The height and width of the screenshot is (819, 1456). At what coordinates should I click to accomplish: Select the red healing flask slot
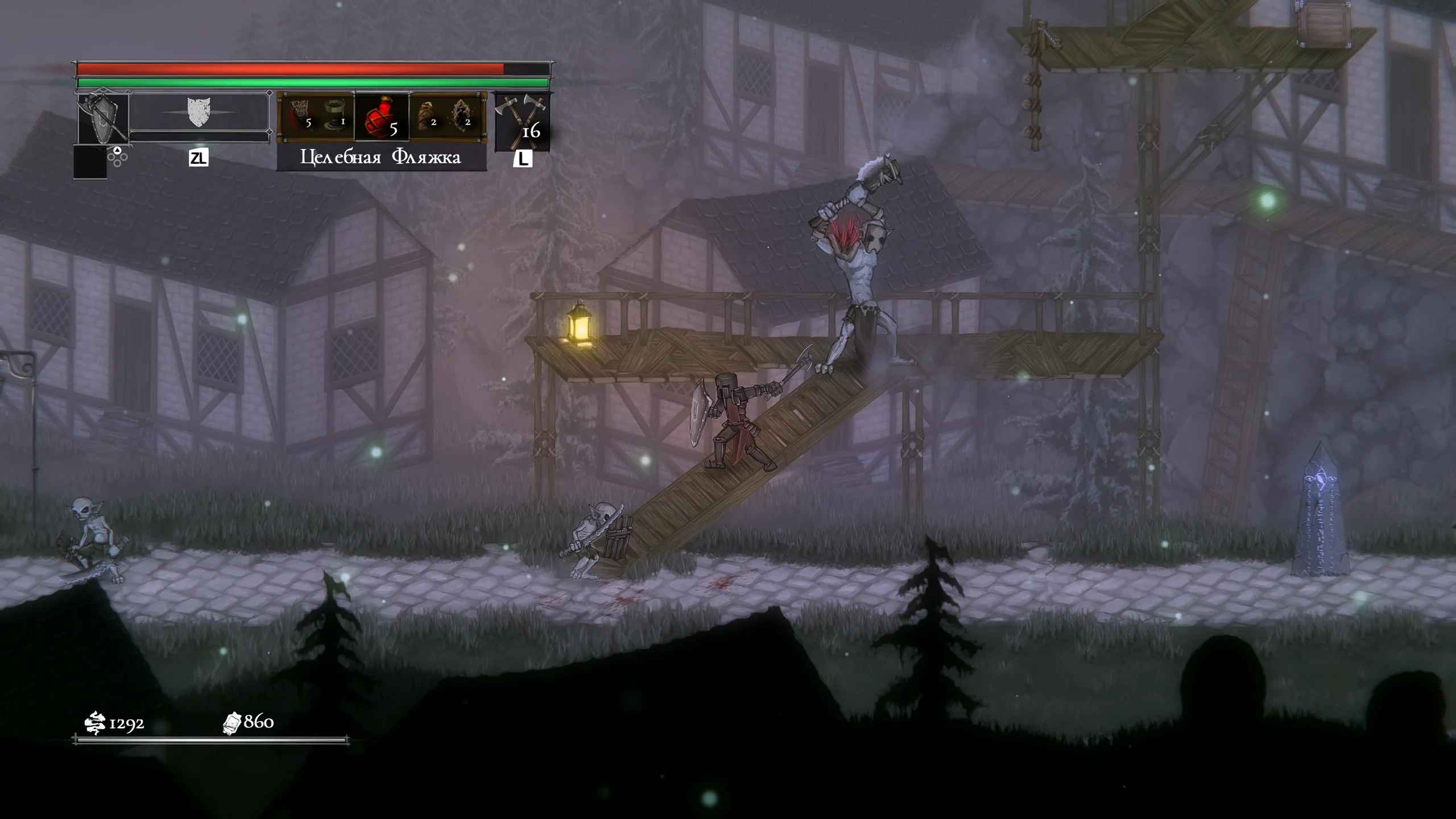[382, 116]
